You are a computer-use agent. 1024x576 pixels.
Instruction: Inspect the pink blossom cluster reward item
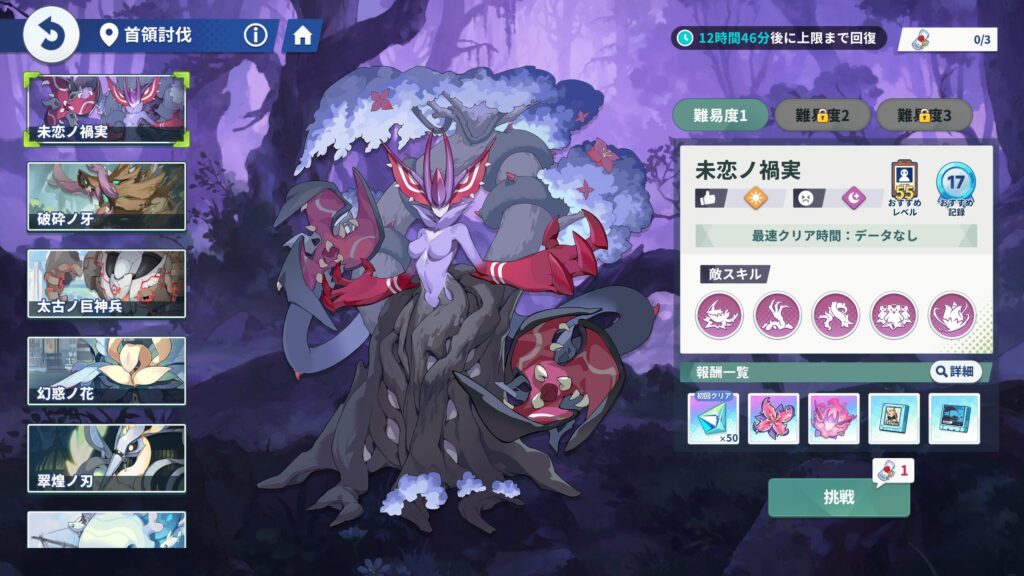(x=833, y=418)
